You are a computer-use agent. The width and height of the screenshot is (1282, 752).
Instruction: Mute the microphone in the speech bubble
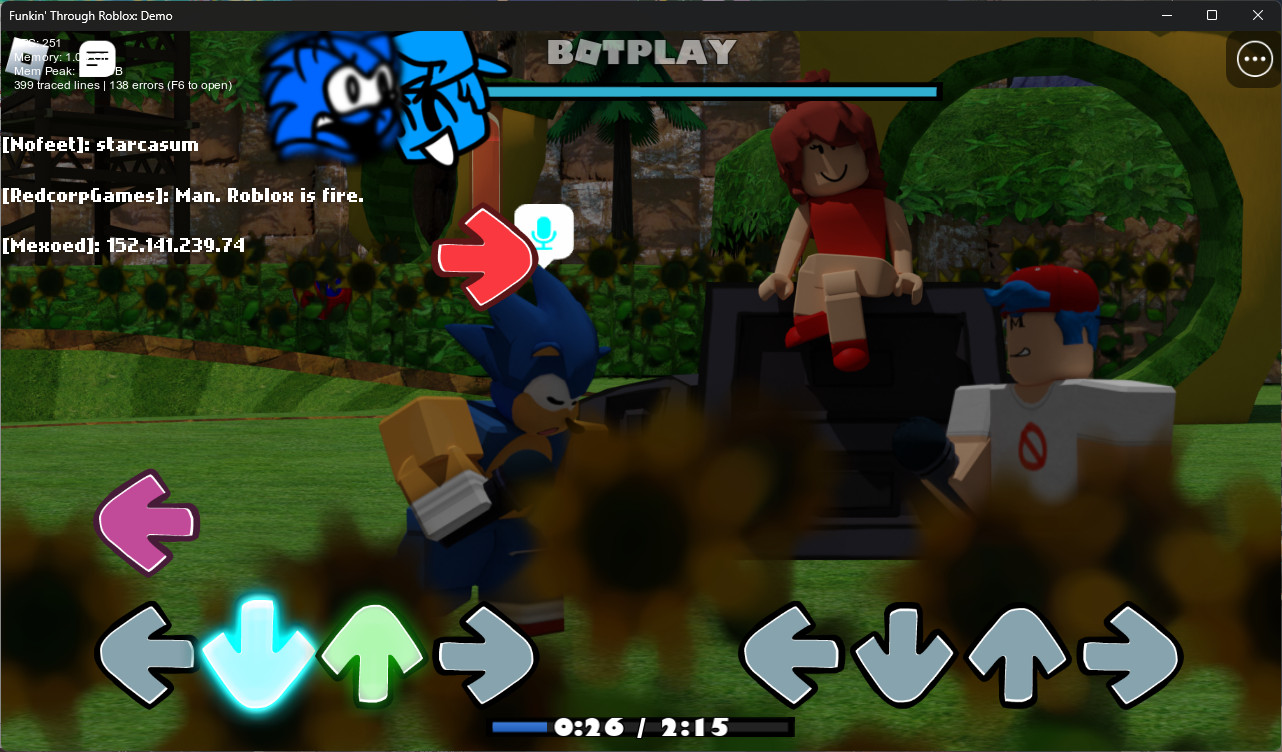(x=543, y=233)
